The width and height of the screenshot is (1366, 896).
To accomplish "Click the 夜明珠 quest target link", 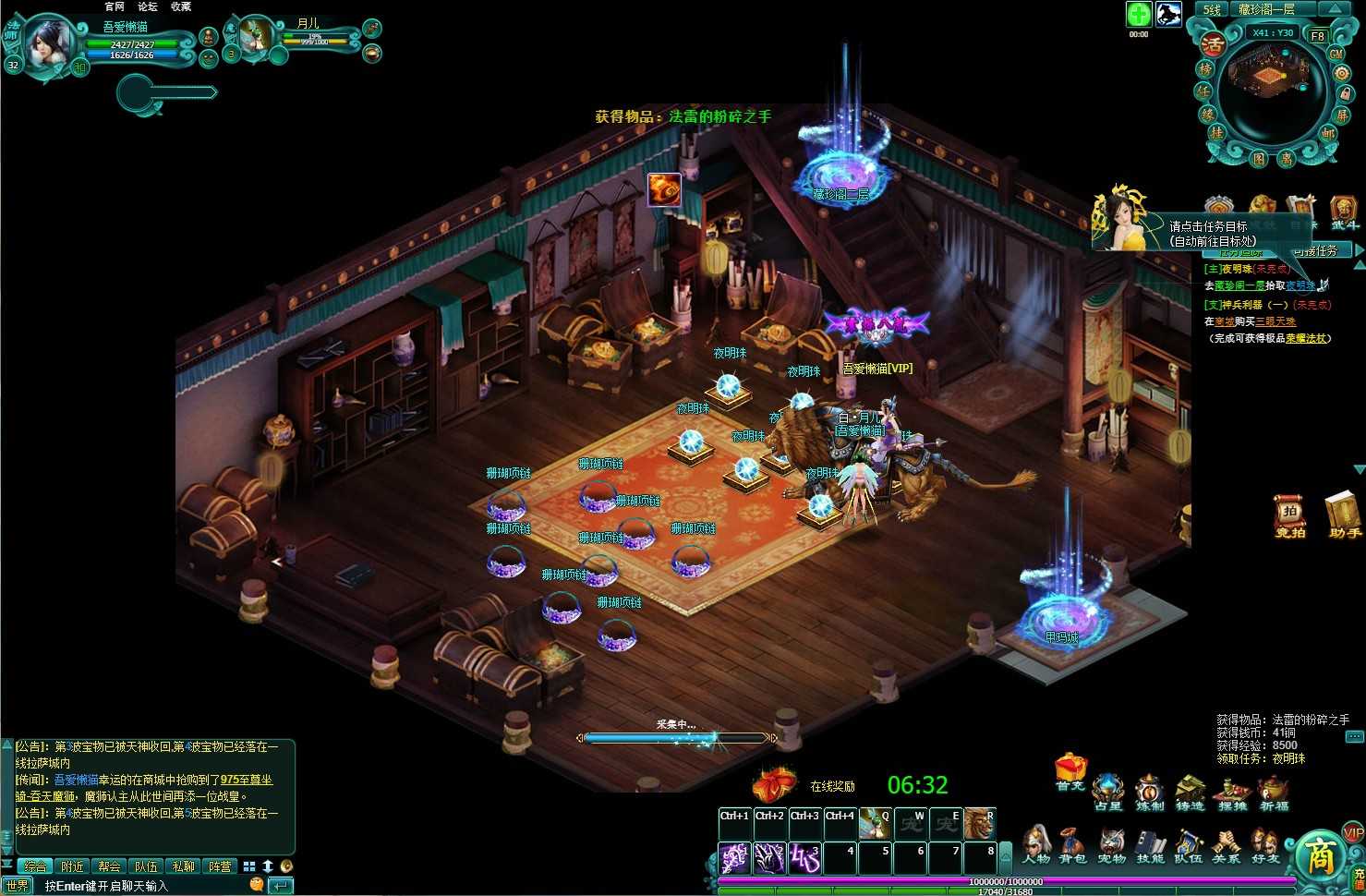I will point(1300,286).
